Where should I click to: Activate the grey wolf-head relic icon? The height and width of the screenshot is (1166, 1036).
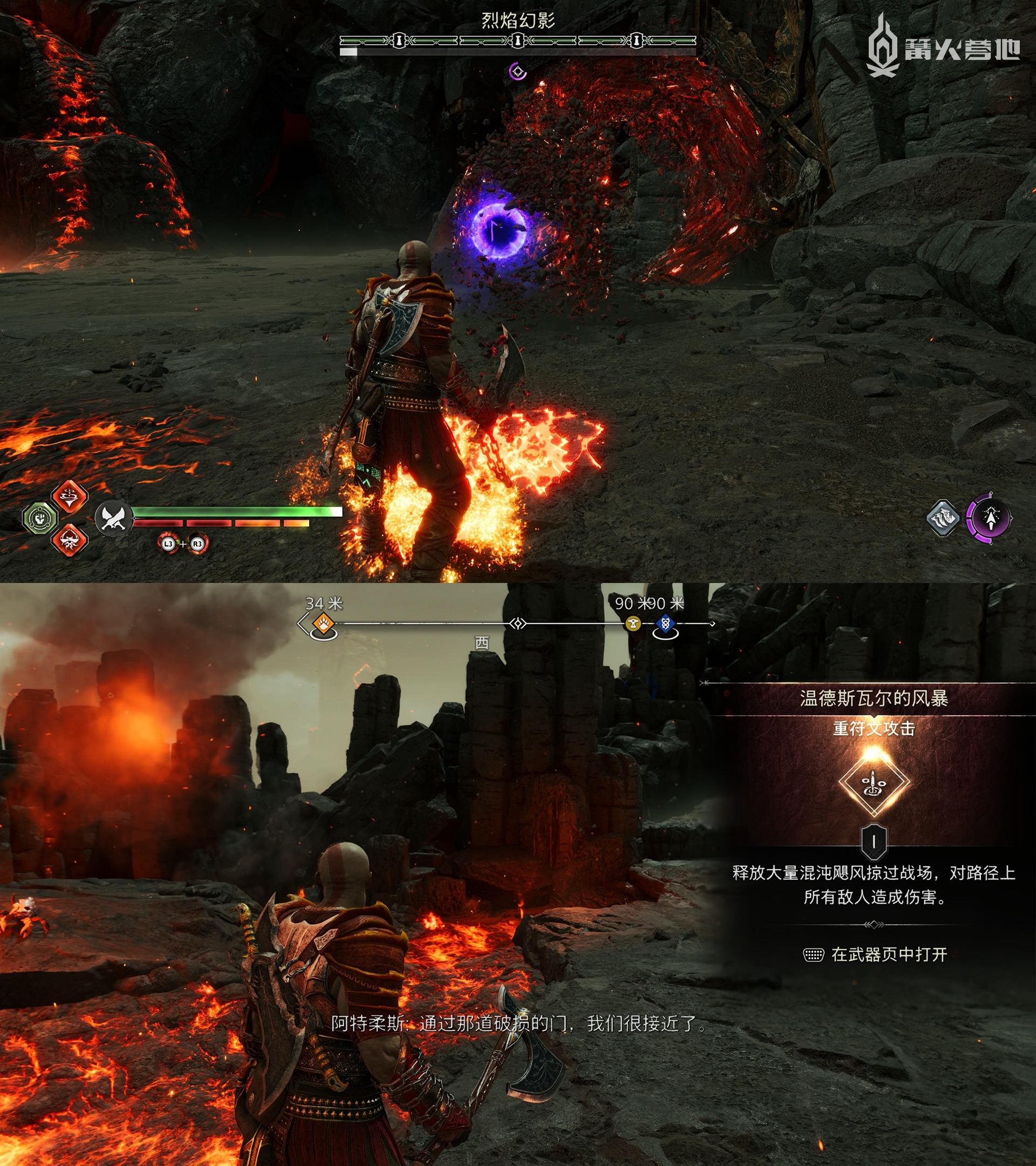[x=943, y=518]
